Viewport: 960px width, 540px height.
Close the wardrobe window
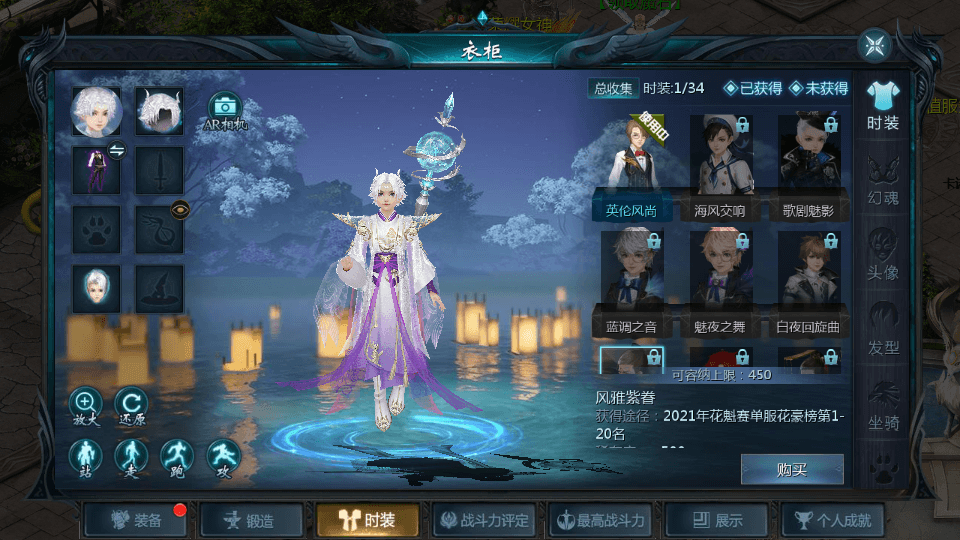coord(874,45)
